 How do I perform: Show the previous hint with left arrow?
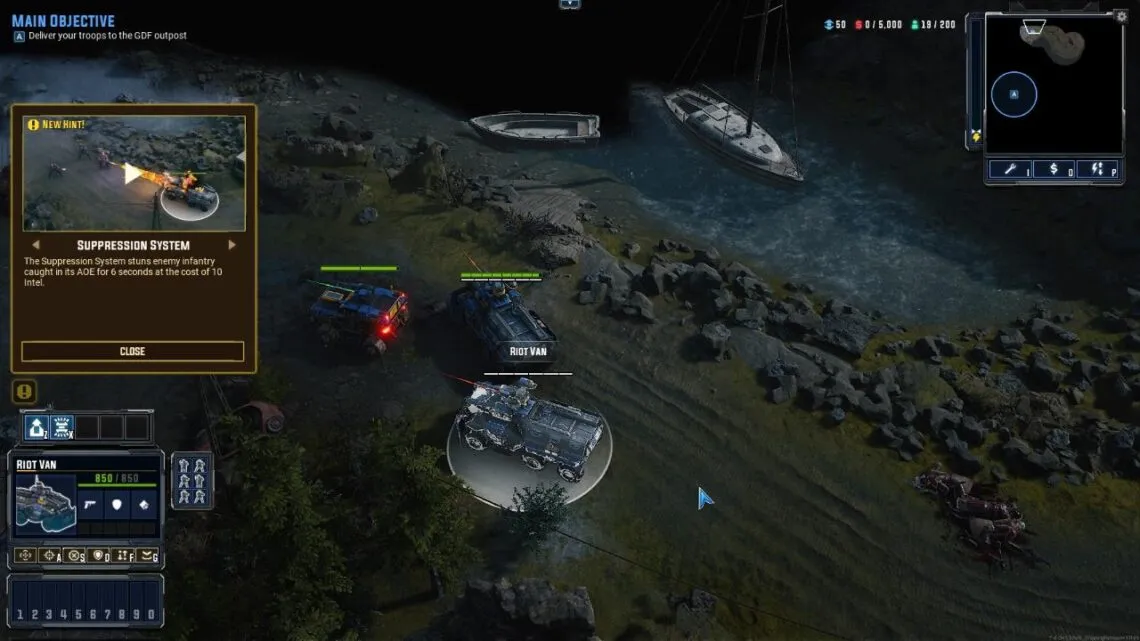pyautogui.click(x=35, y=244)
